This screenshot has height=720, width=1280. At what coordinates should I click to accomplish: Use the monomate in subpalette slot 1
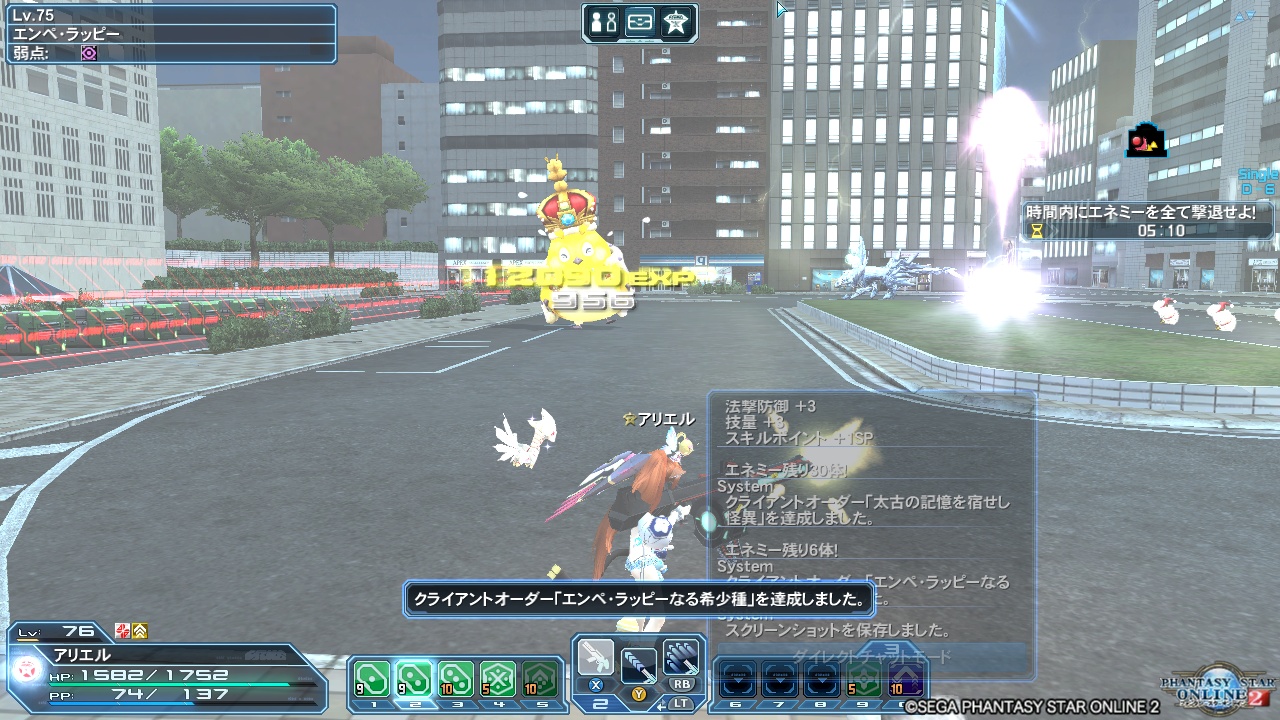pyautogui.click(x=372, y=678)
